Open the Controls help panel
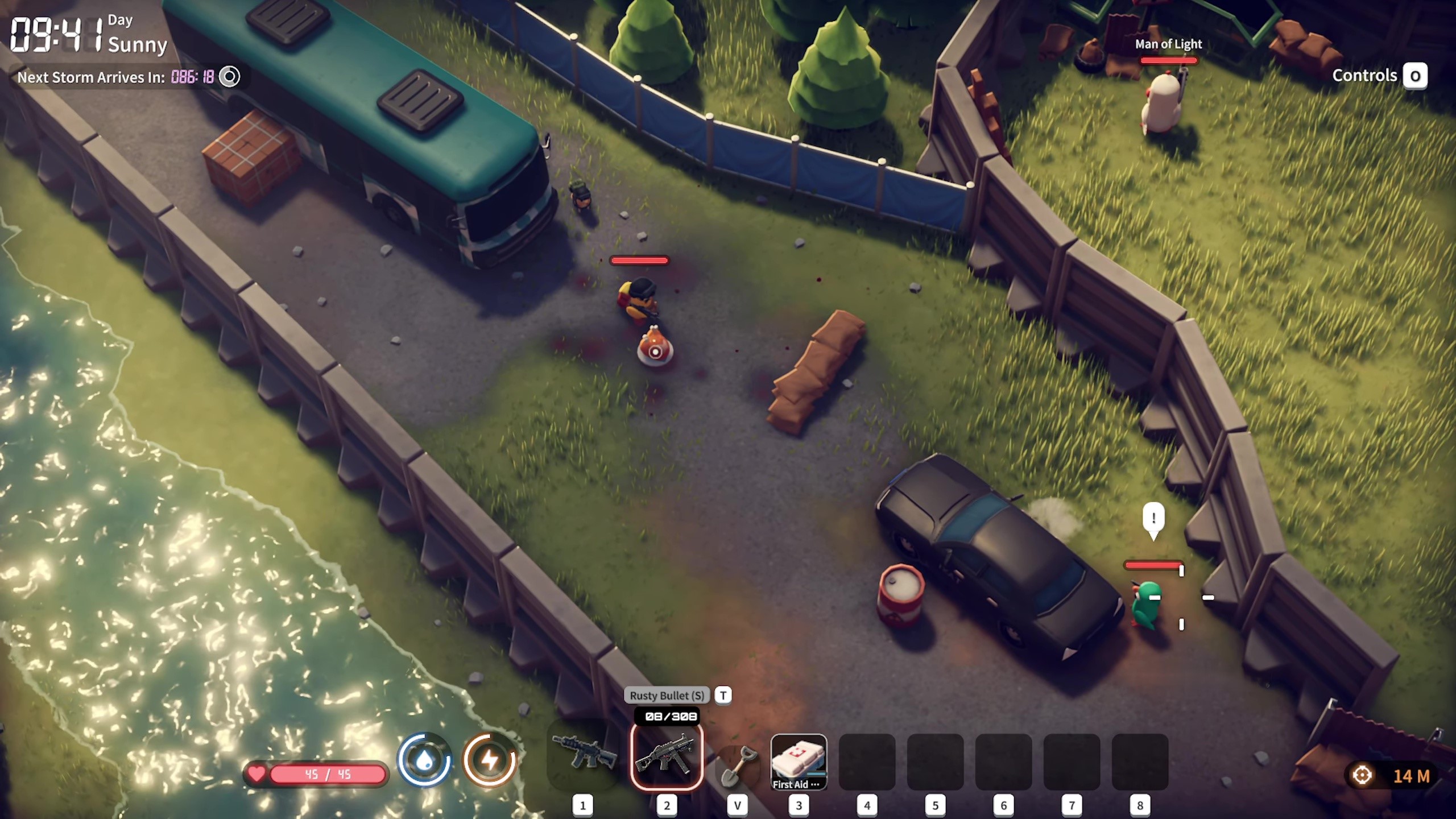 [1379, 76]
